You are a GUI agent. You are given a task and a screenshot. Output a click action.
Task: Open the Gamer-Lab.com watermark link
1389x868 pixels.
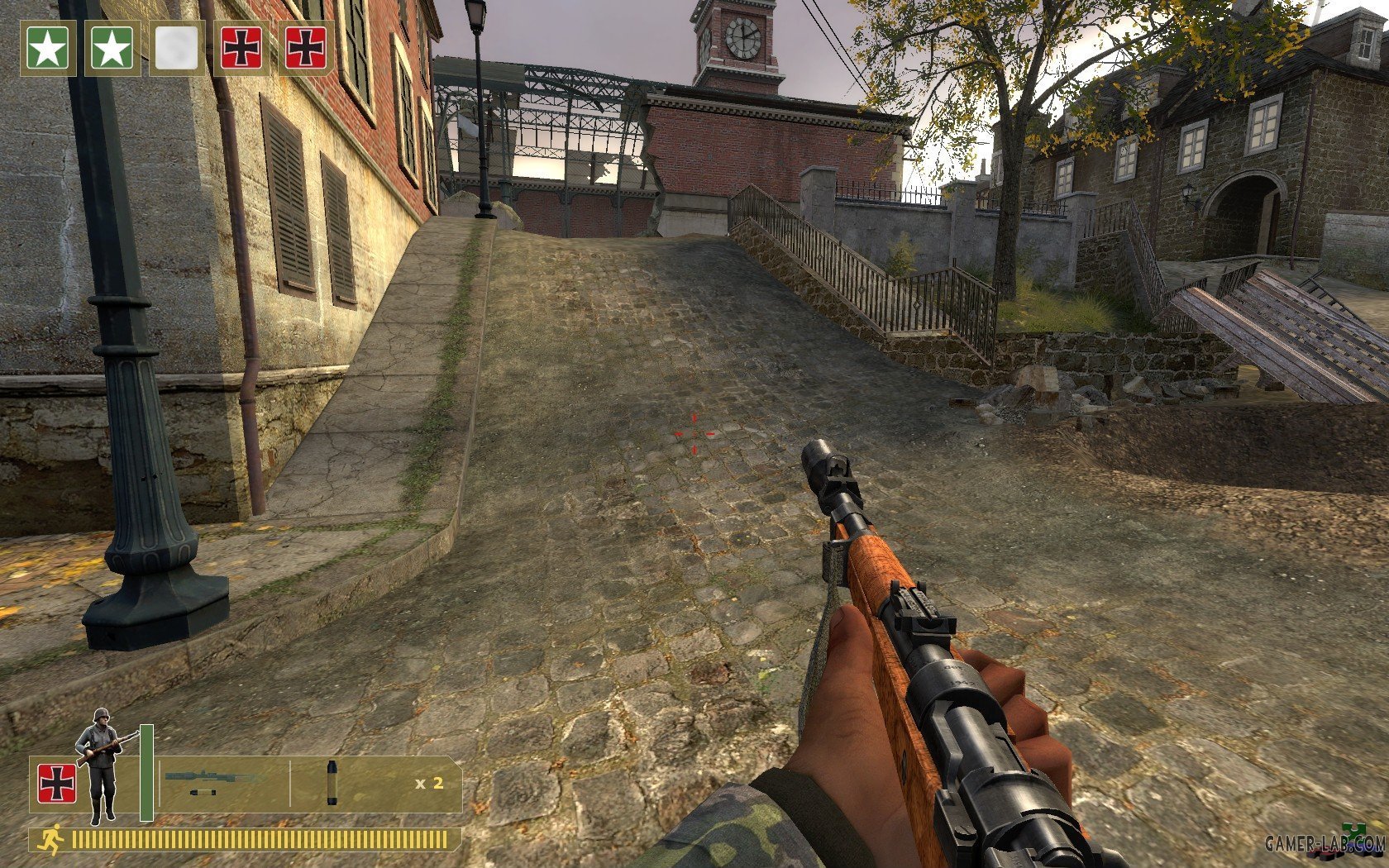[x=1325, y=844]
